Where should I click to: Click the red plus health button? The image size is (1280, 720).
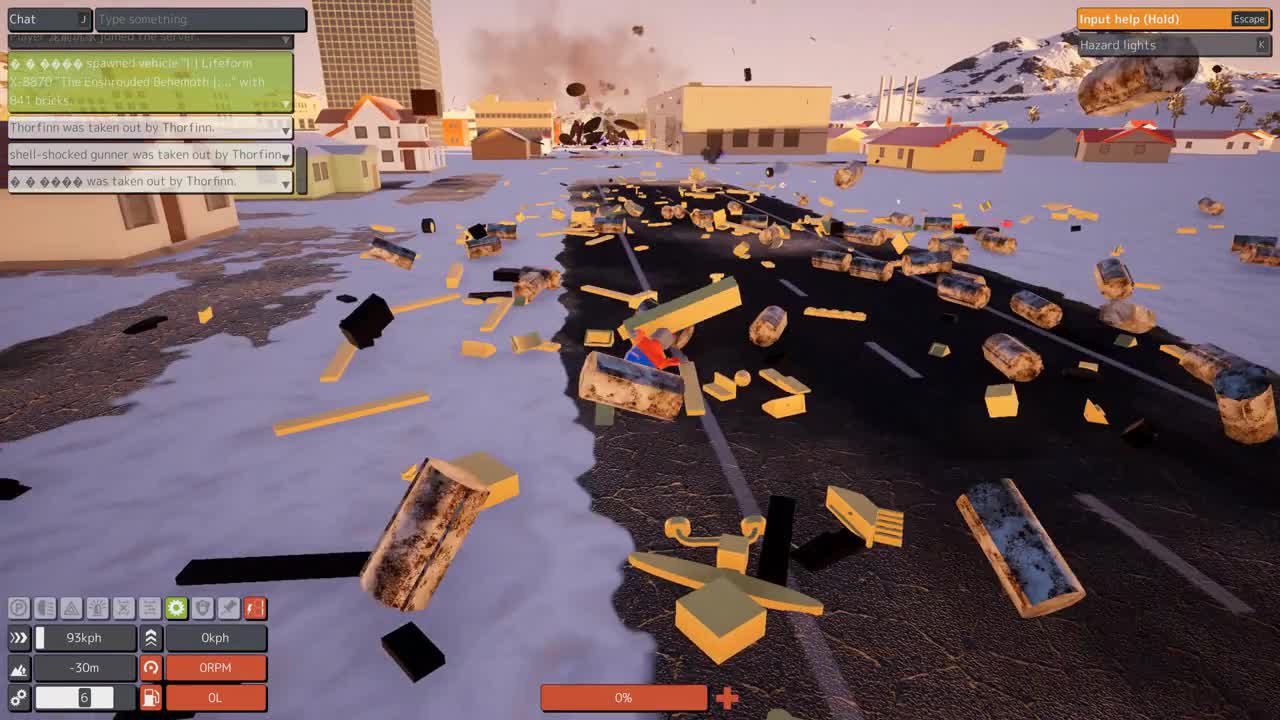pyautogui.click(x=727, y=698)
